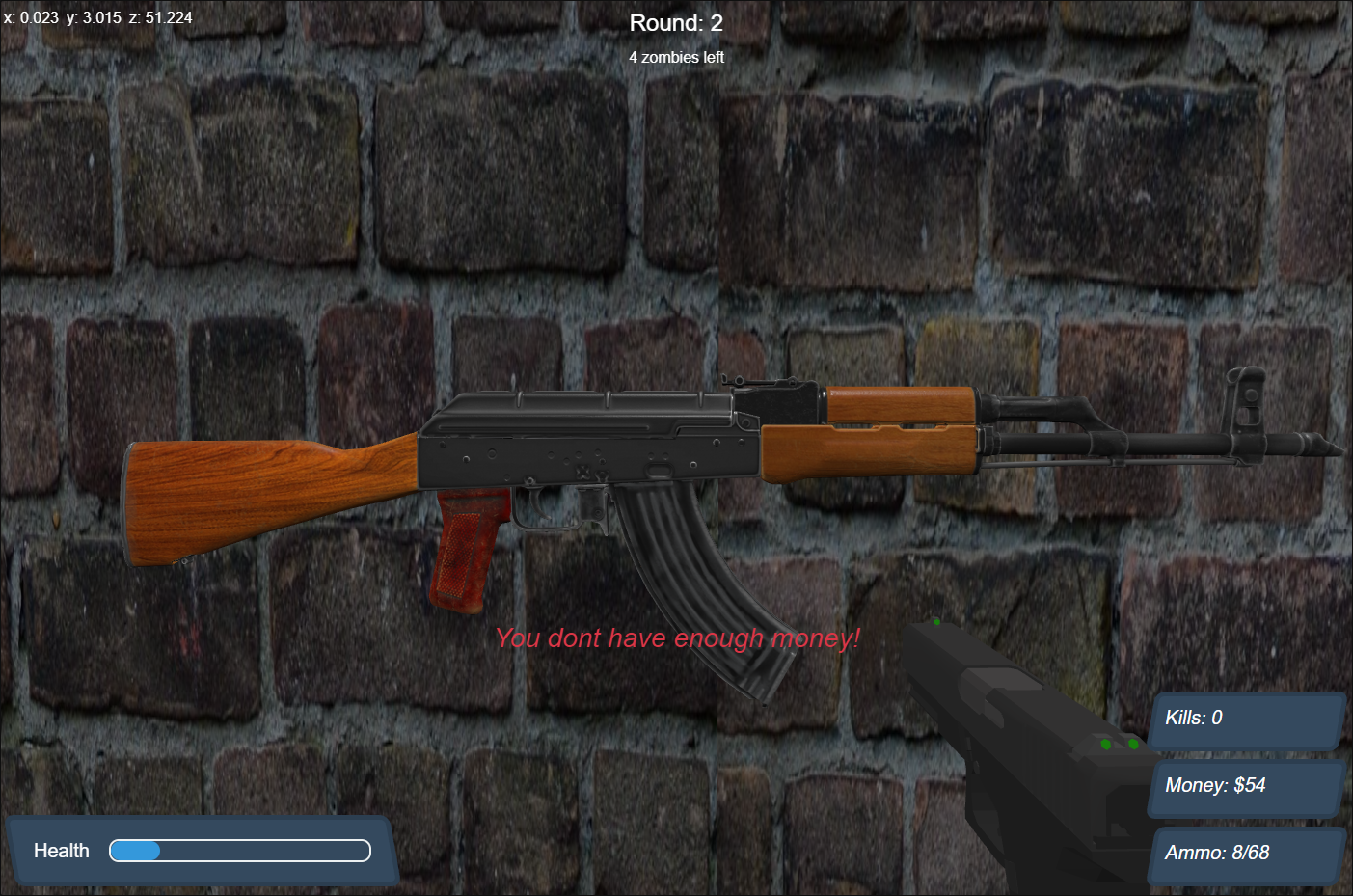Click the empty portion of health bar
The height and width of the screenshot is (896, 1353).
(270, 851)
